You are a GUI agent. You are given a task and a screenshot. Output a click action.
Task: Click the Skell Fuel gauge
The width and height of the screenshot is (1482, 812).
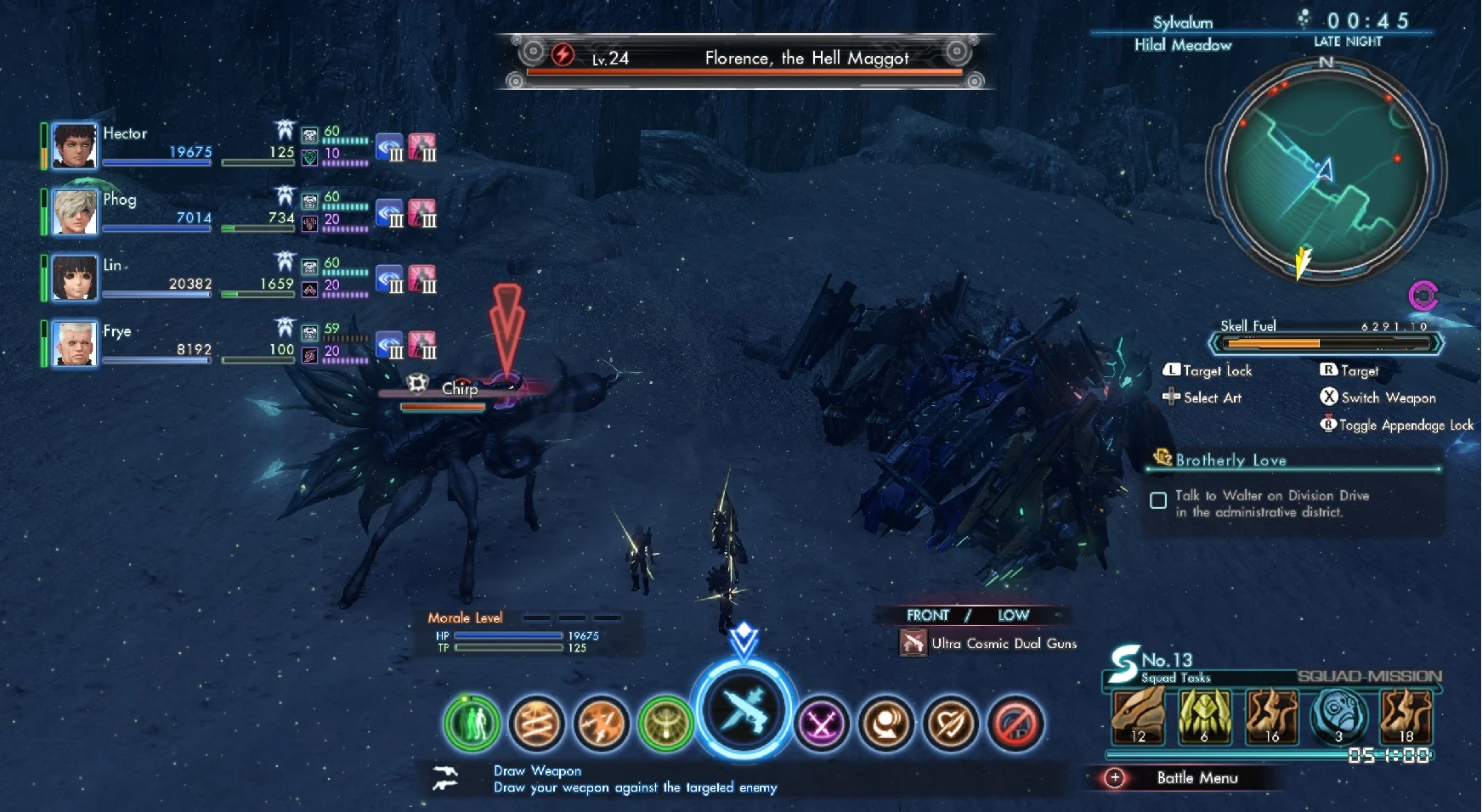1326,343
